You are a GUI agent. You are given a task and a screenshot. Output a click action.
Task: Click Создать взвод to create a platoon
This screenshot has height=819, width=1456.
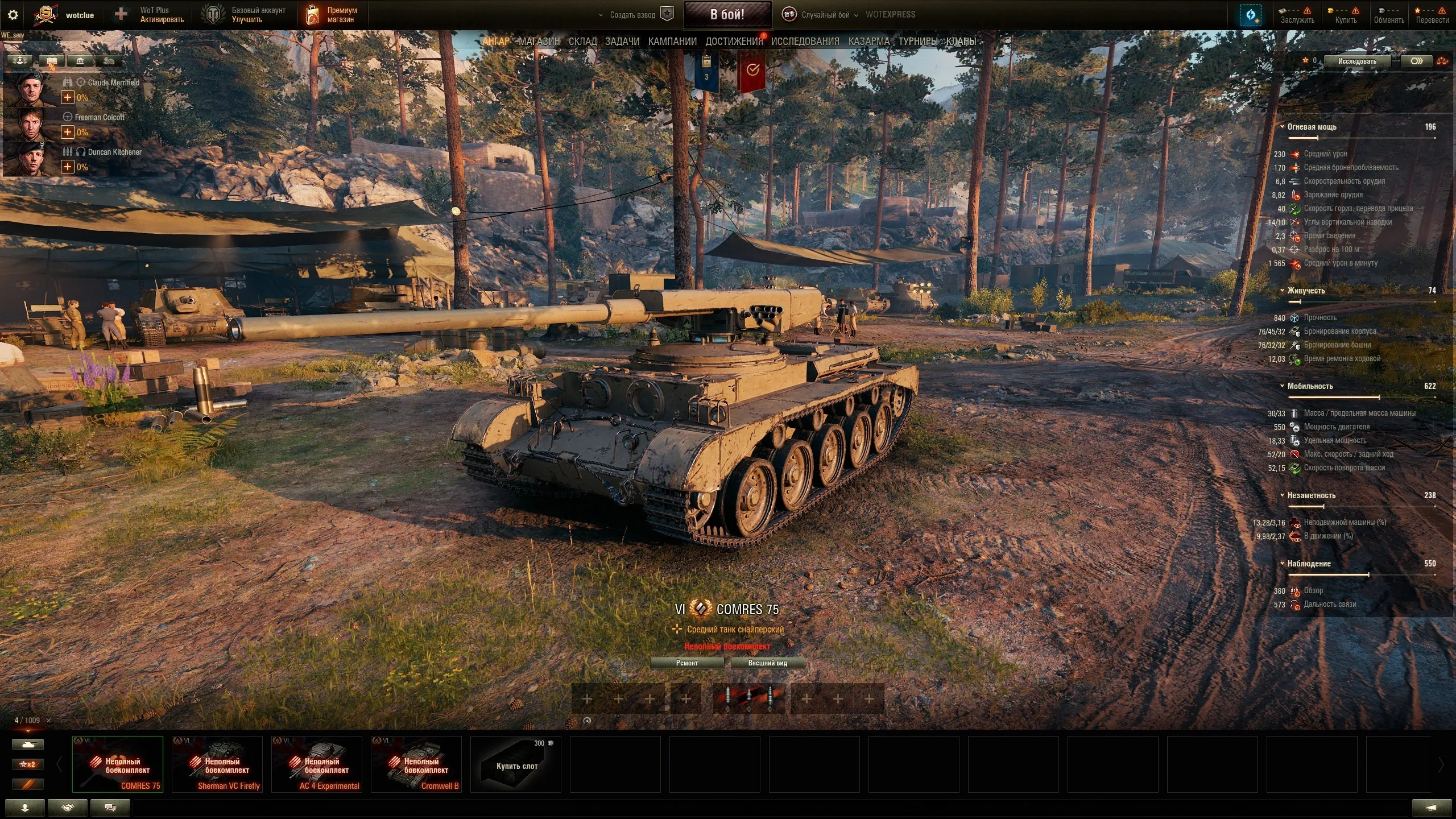point(632,15)
